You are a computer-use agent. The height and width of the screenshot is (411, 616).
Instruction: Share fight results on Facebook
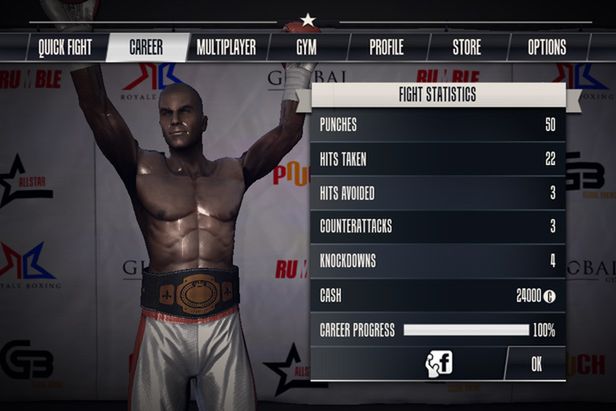pyautogui.click(x=439, y=363)
